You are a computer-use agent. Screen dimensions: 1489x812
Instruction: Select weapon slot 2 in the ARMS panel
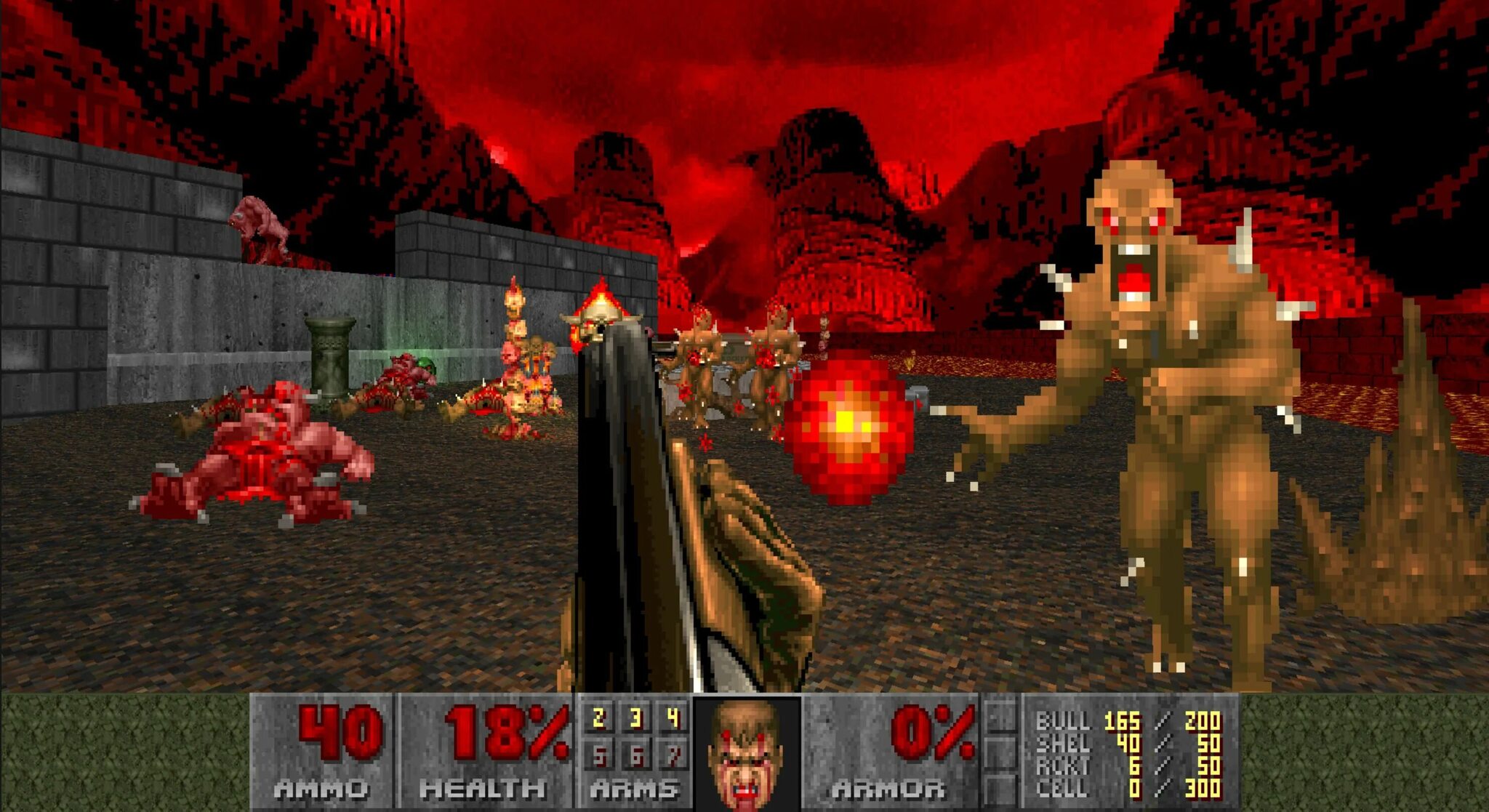pos(599,719)
